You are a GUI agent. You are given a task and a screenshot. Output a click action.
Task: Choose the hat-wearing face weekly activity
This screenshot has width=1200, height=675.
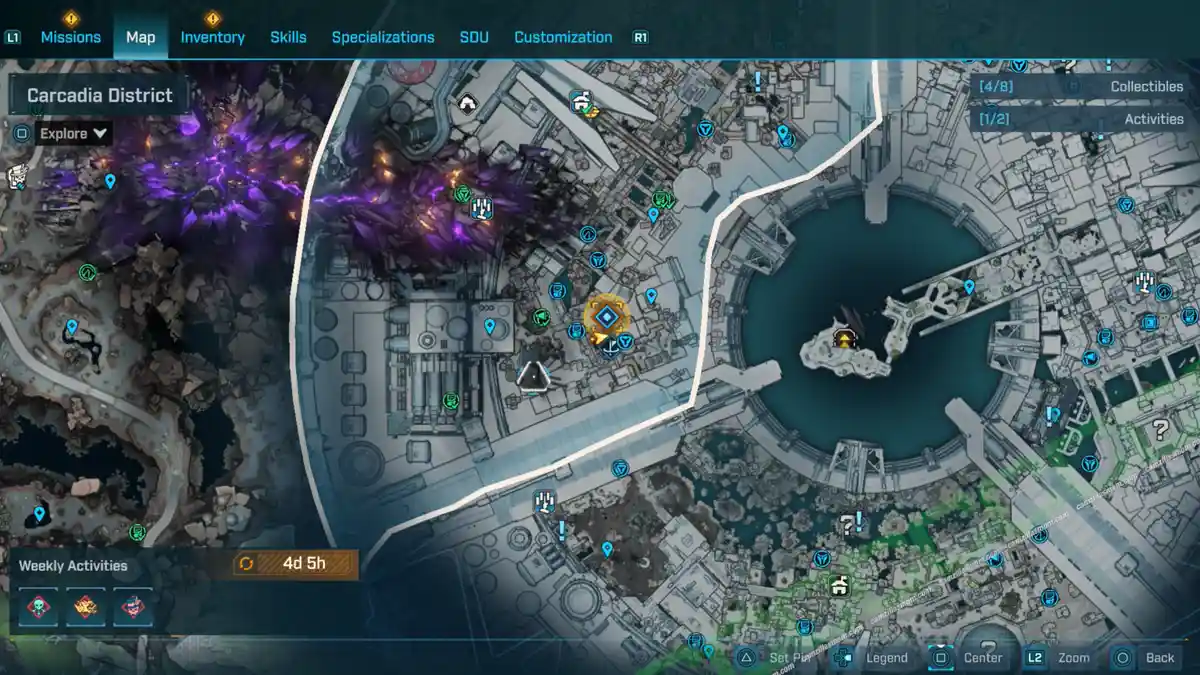(132, 607)
